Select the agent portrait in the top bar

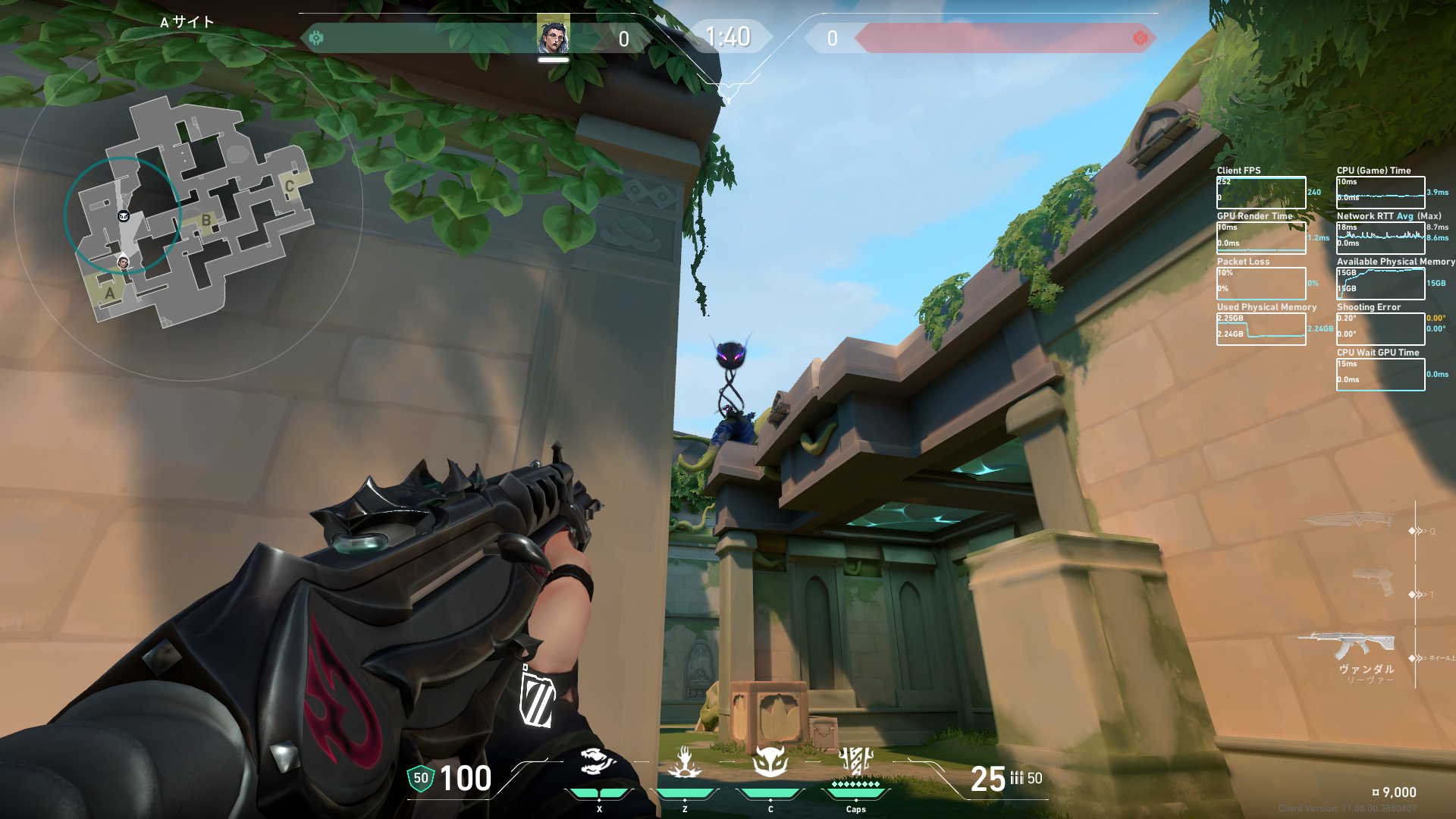tap(553, 35)
